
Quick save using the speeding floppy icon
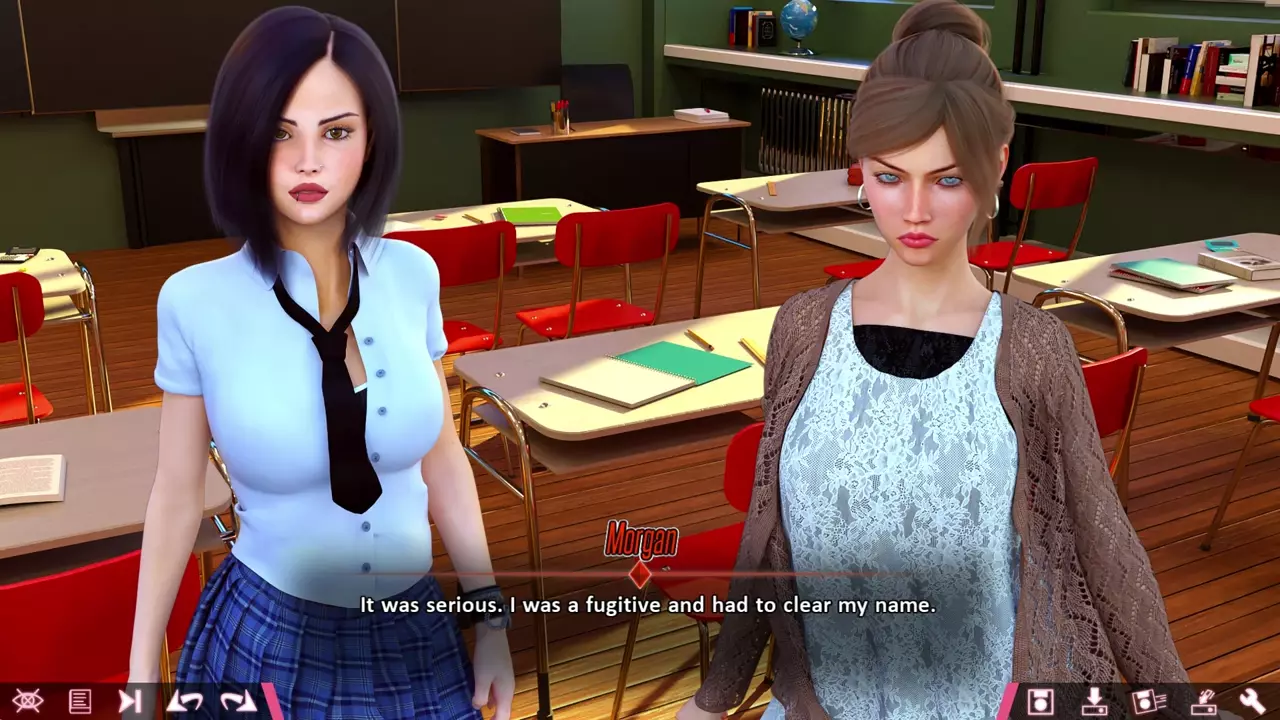pos(1146,701)
